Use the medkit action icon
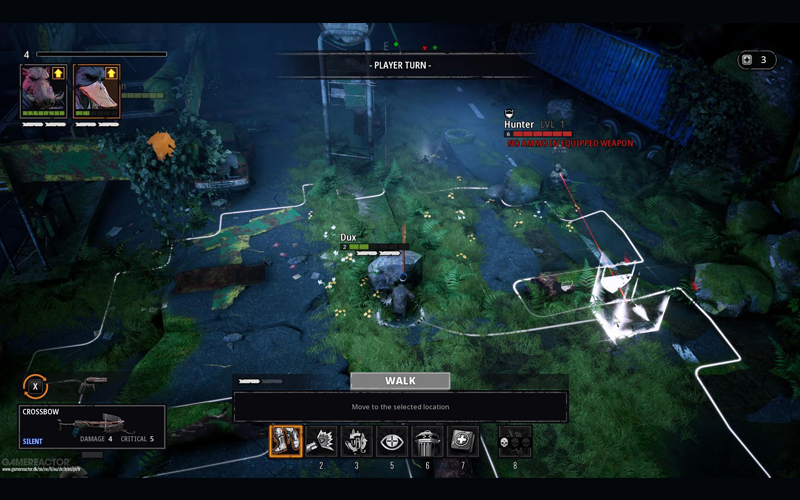Image resolution: width=800 pixels, height=500 pixels. click(462, 441)
